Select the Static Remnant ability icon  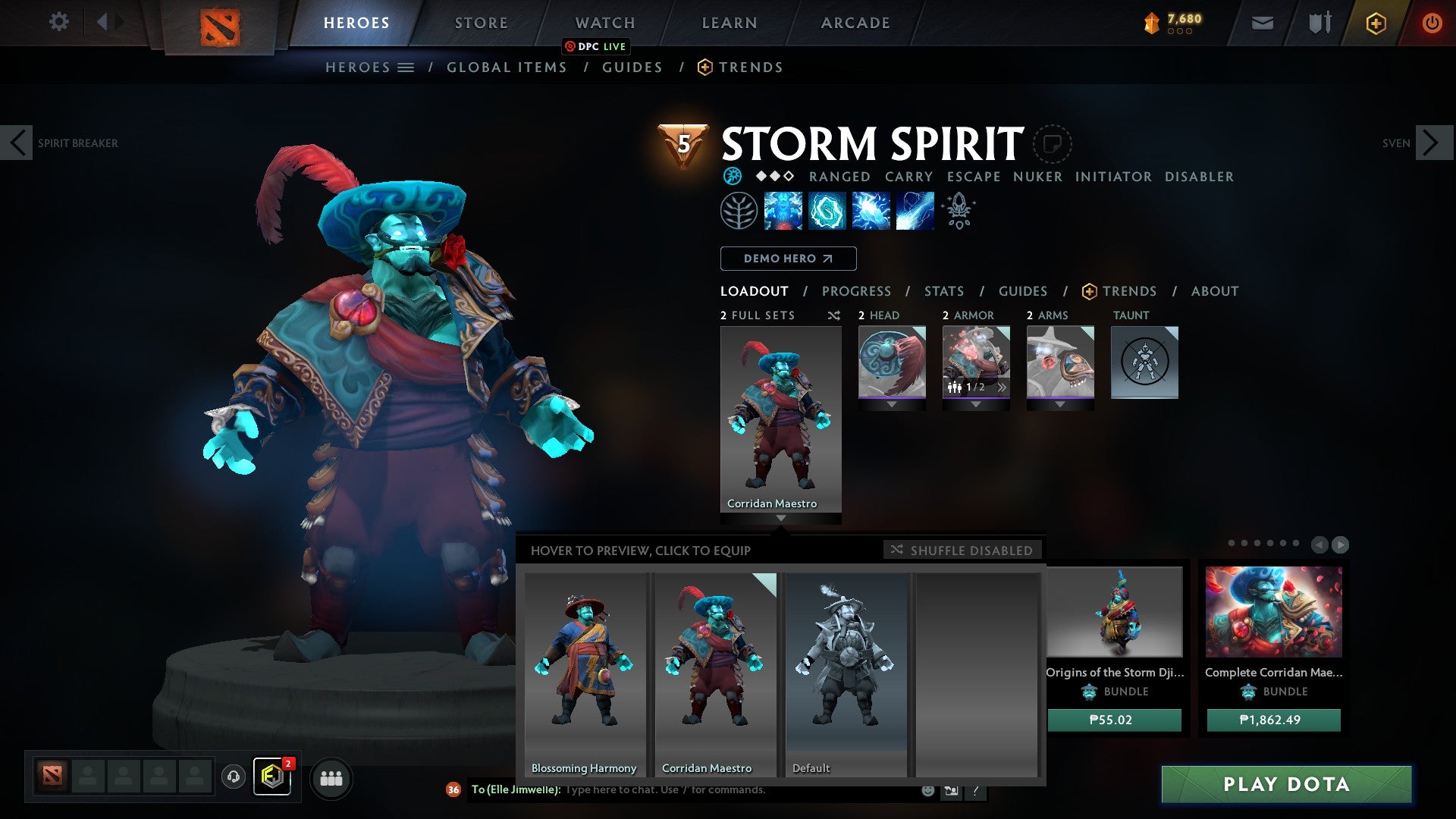782,210
